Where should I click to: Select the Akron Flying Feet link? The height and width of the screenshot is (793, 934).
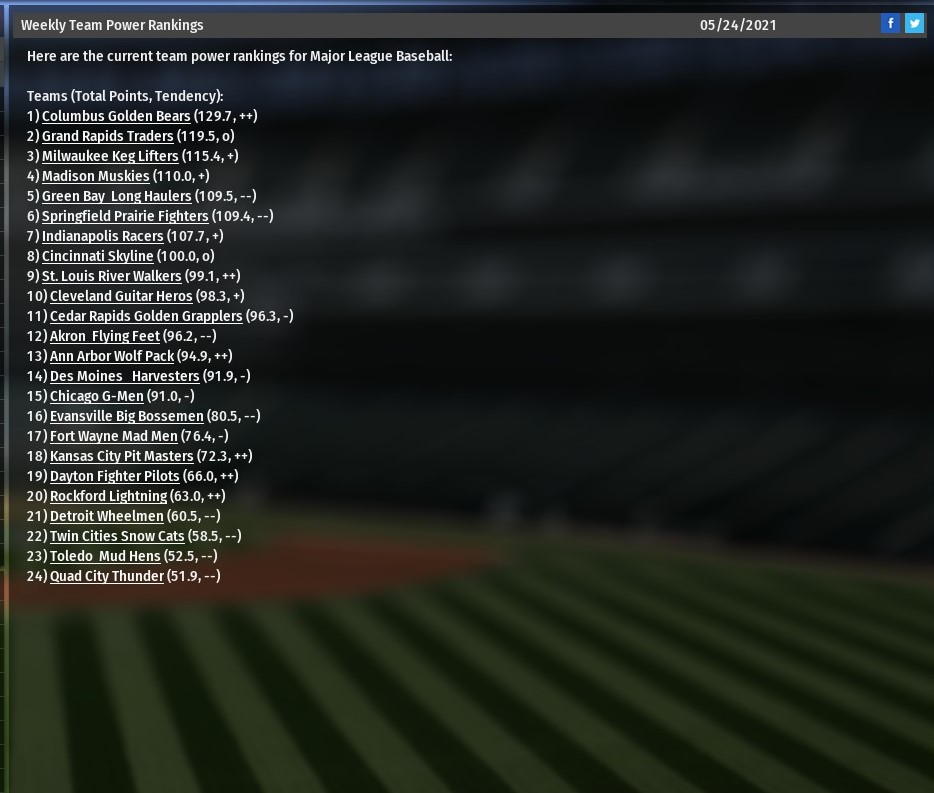(105, 336)
